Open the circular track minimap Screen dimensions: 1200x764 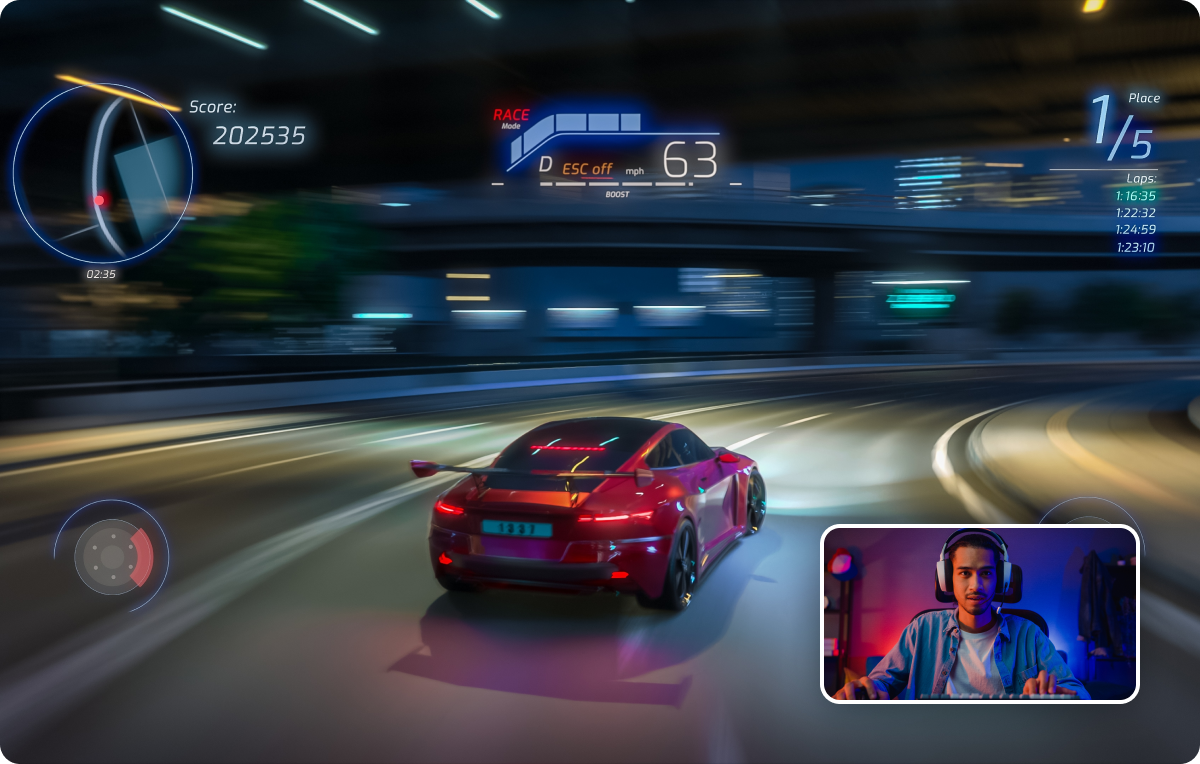[x=103, y=173]
